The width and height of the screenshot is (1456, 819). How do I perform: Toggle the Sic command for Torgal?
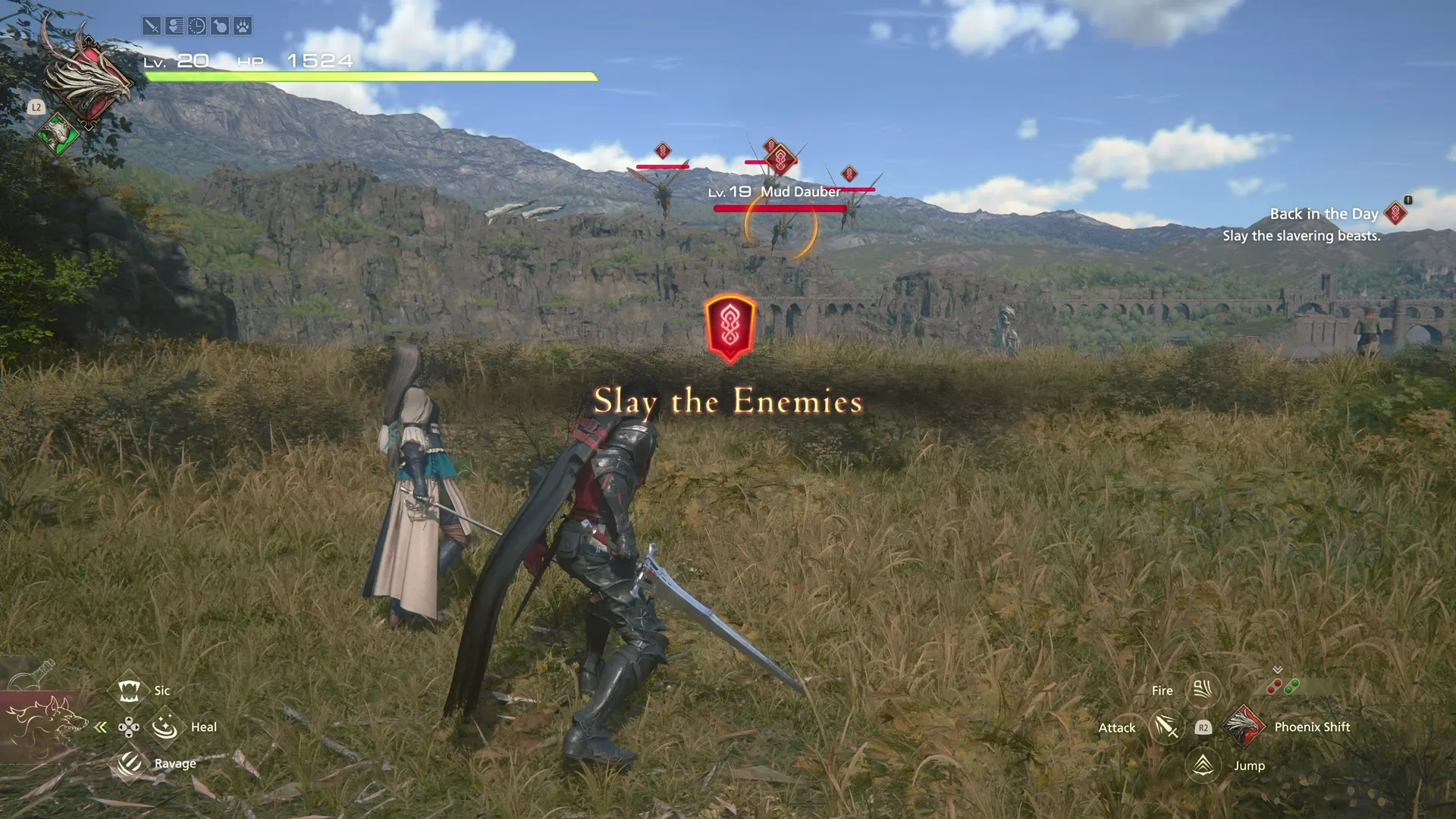(x=129, y=690)
